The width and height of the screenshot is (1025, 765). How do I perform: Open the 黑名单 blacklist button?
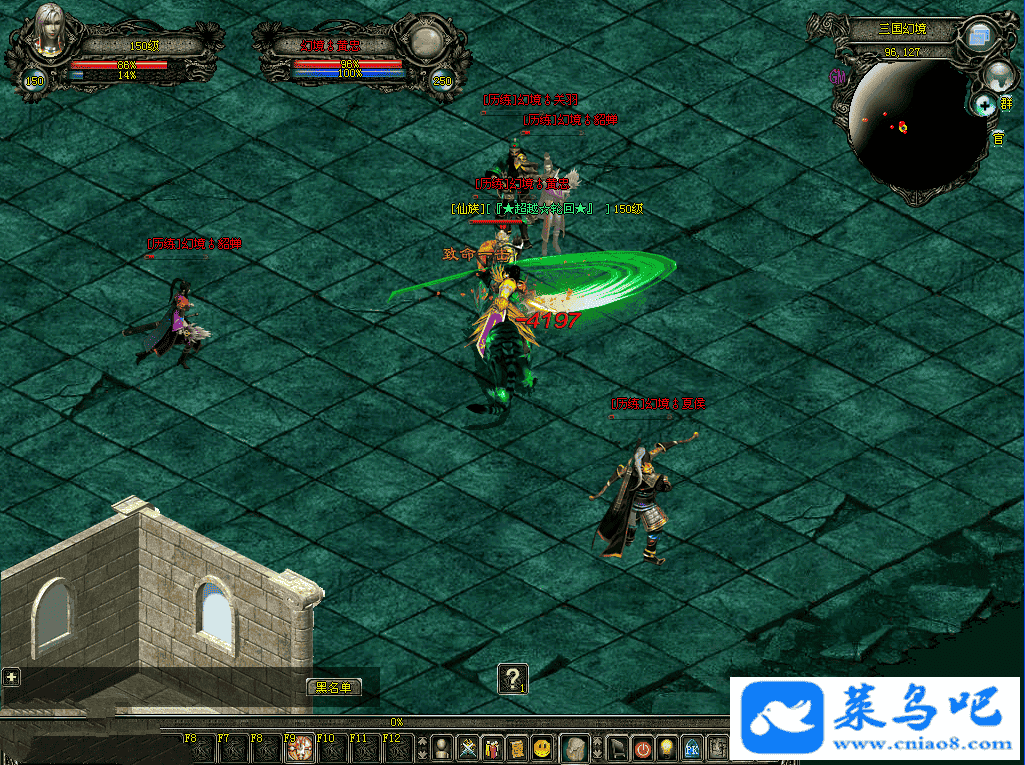333,687
